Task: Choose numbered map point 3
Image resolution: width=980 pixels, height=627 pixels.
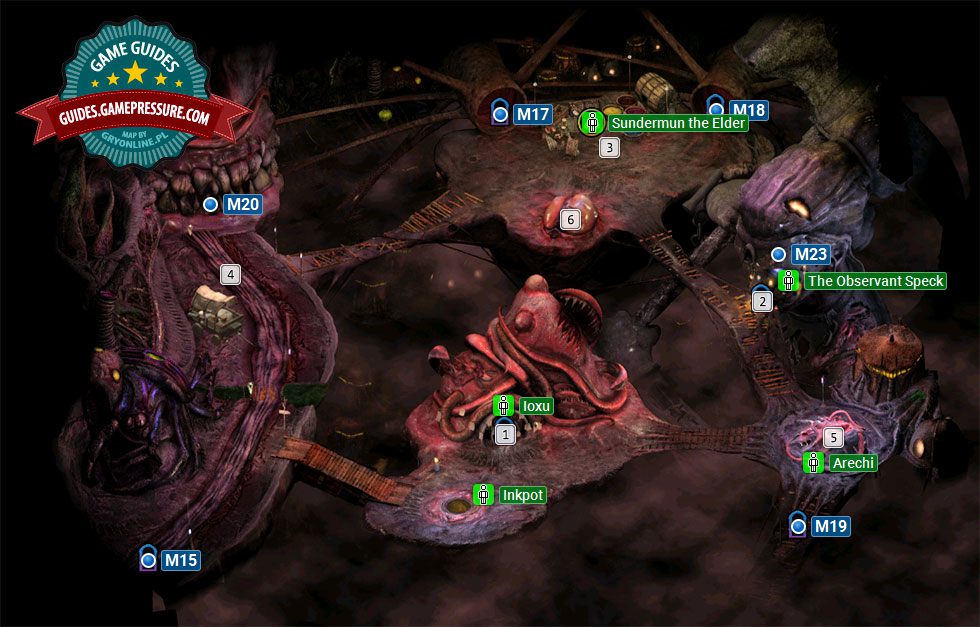Action: [609, 148]
